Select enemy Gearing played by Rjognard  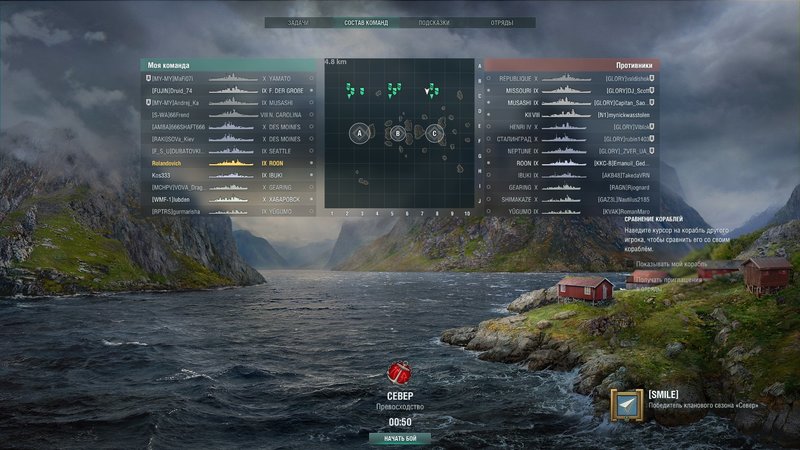click(x=570, y=187)
